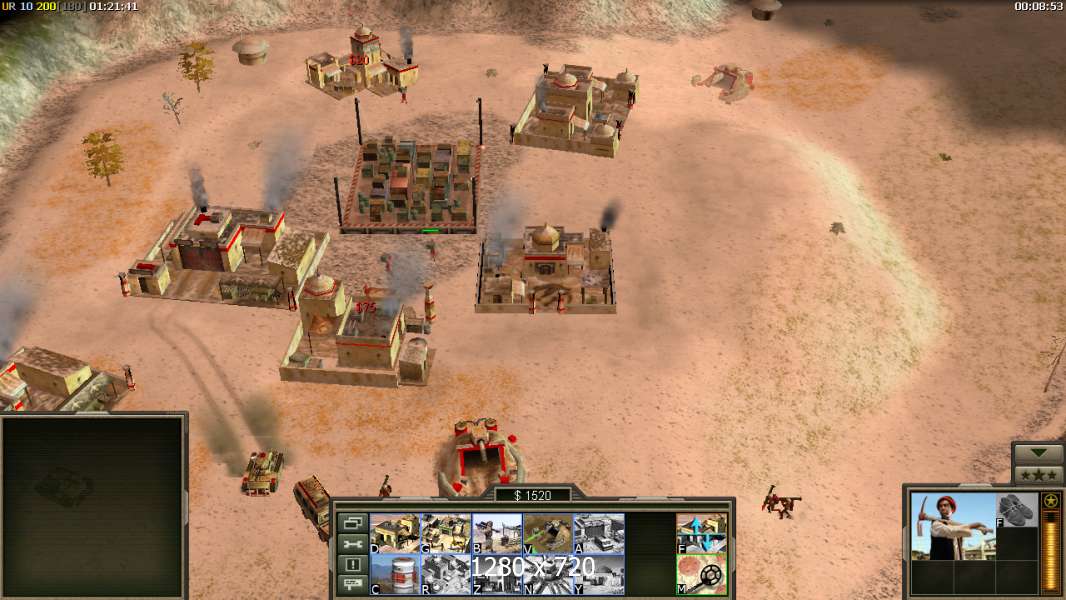Activate the blue arrows icon labeled F
Viewport: 1066px width, 600px height.
tap(701, 533)
